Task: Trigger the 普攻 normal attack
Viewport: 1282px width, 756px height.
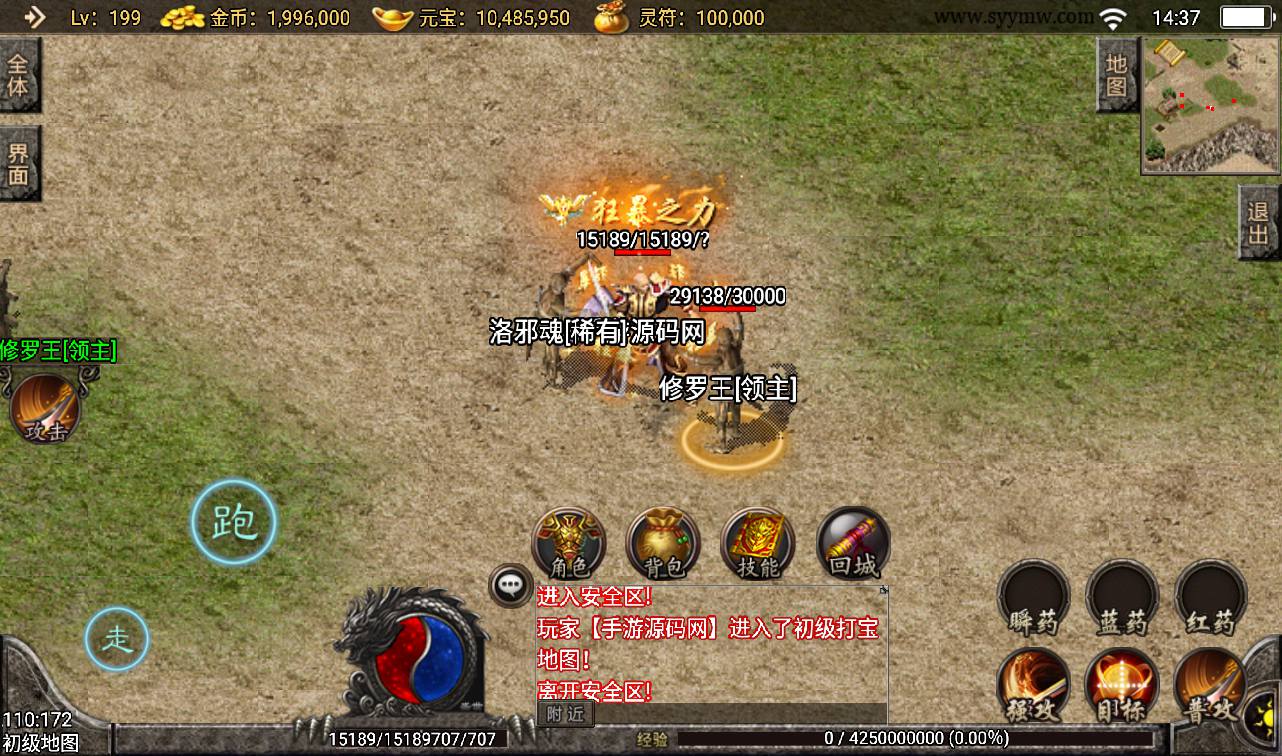Action: (1208, 686)
